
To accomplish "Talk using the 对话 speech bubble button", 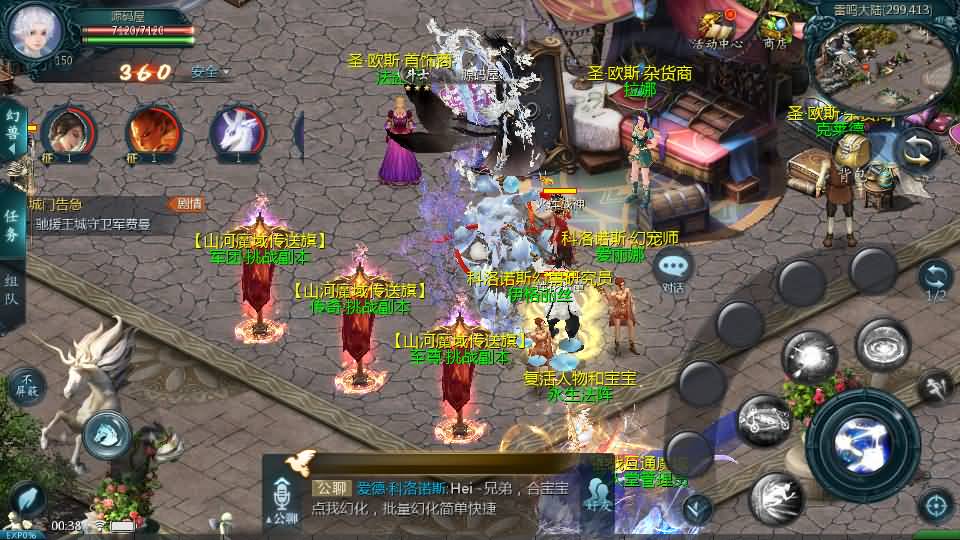I will (675, 268).
